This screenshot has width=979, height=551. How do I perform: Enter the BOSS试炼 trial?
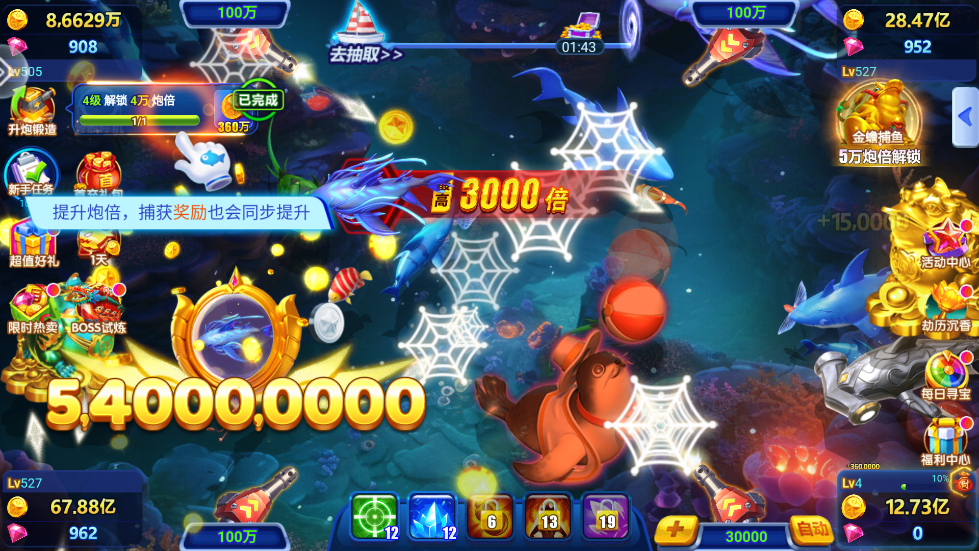click(98, 308)
